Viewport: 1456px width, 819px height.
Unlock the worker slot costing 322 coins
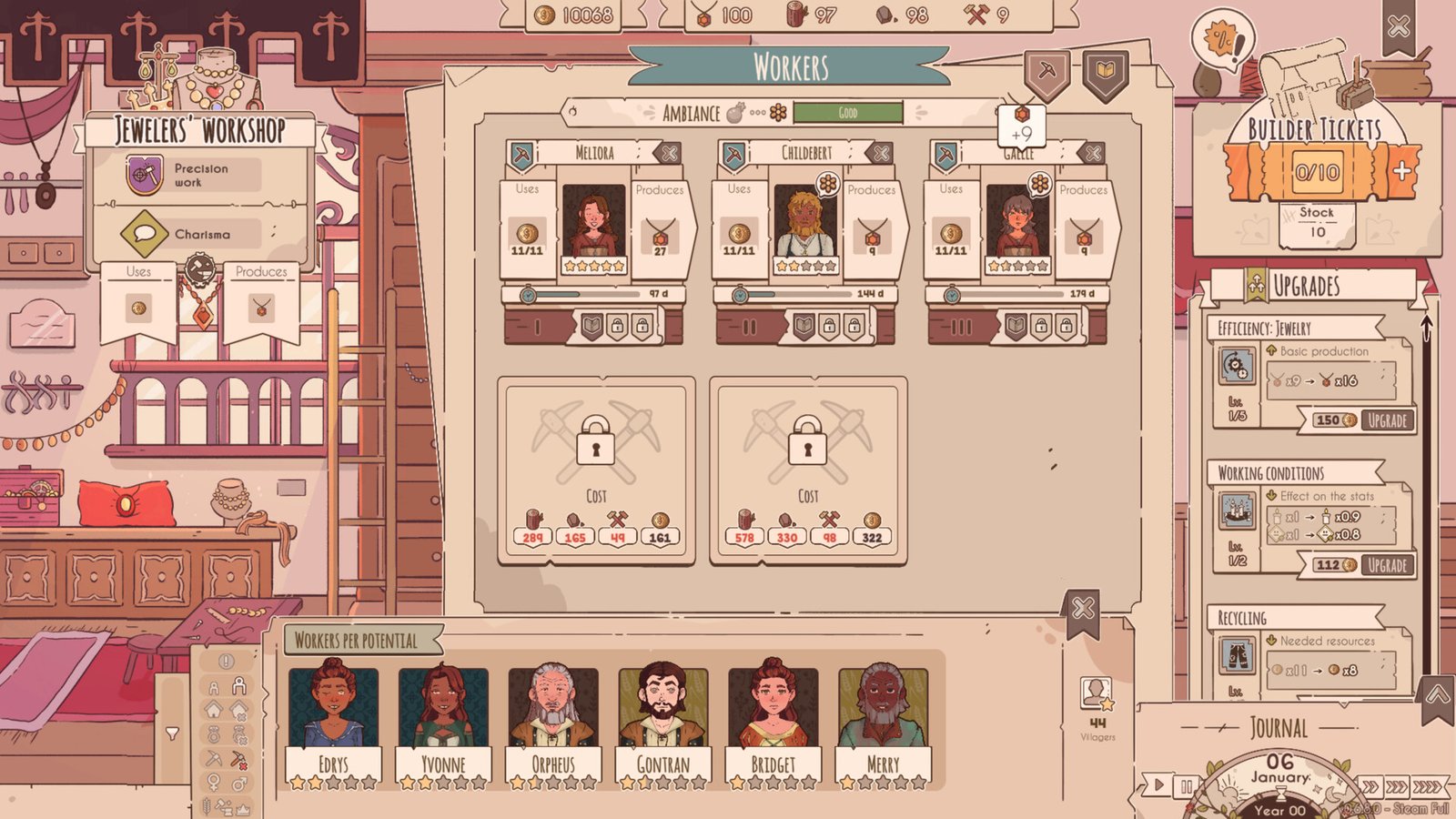click(808, 470)
